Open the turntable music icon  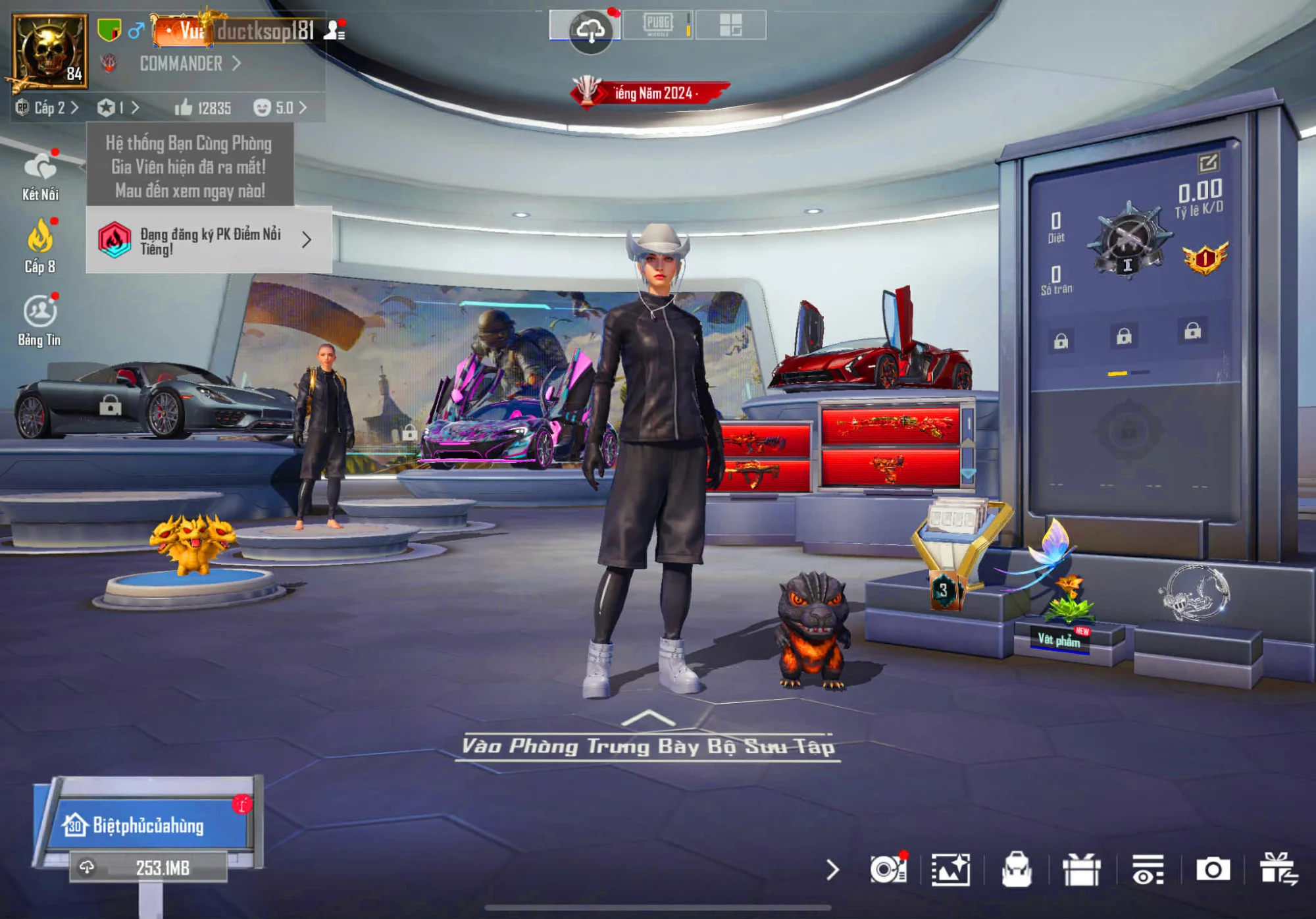point(888,870)
